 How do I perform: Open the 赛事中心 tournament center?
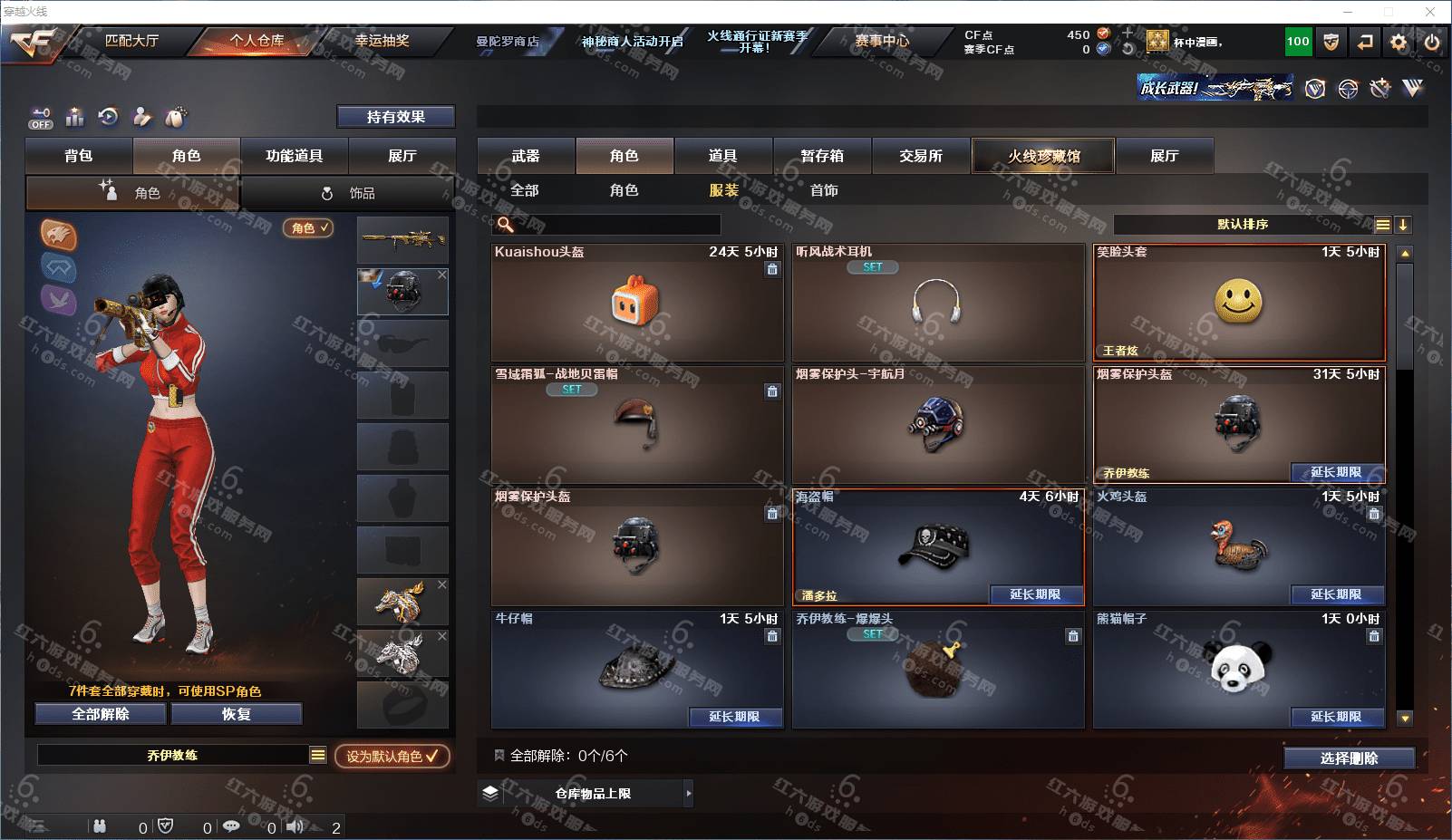pyautogui.click(x=881, y=41)
